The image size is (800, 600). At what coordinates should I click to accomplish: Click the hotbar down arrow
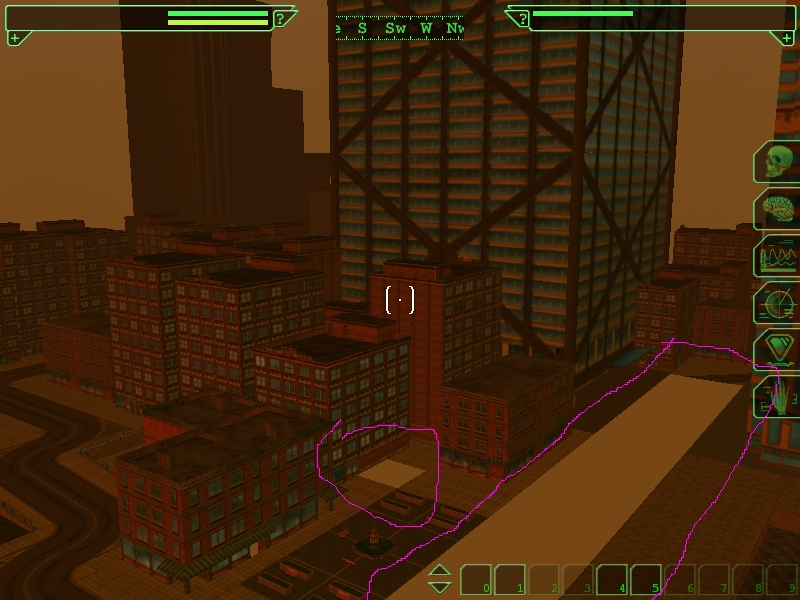(x=440, y=587)
